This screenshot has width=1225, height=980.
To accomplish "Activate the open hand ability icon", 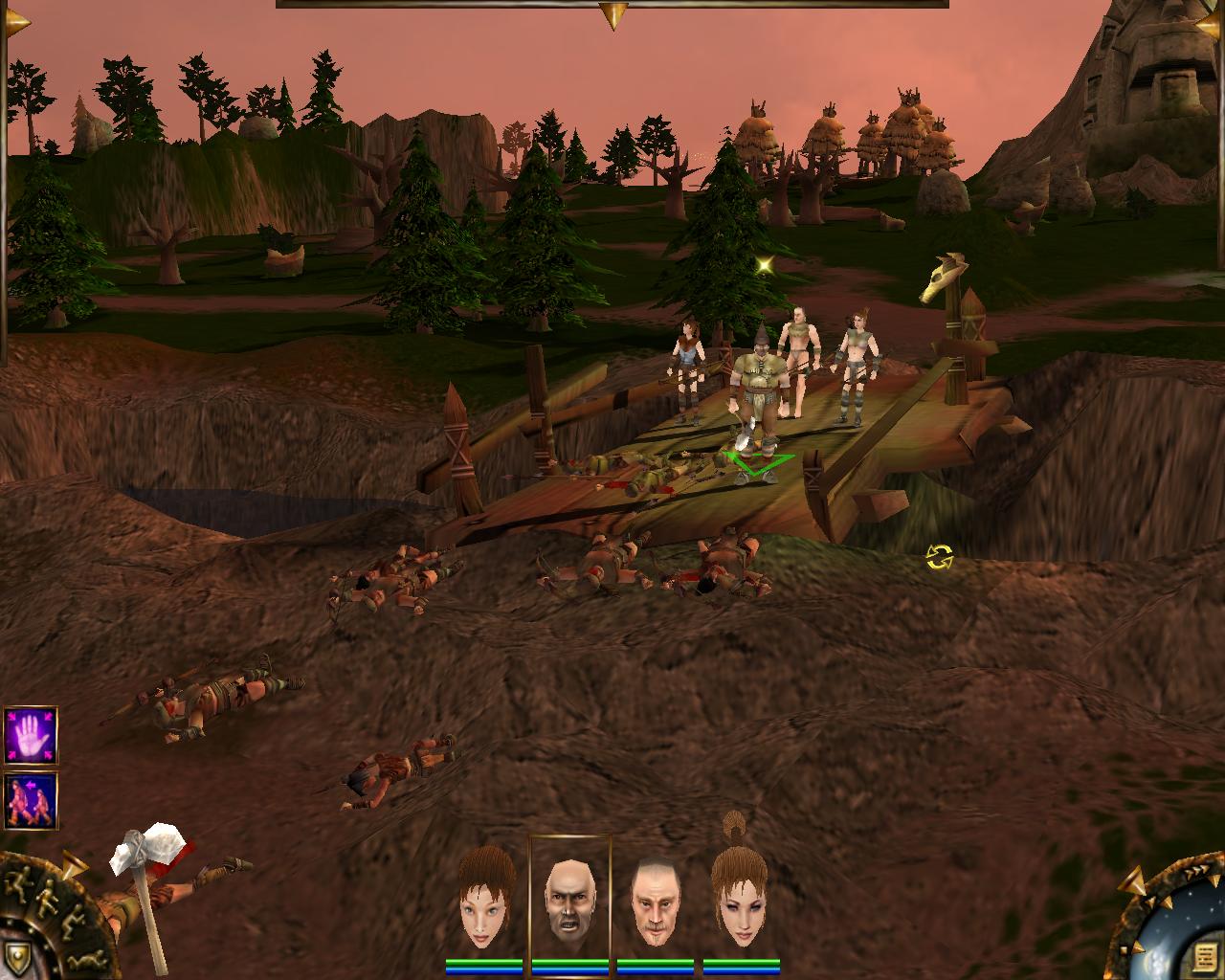I will click(30, 734).
